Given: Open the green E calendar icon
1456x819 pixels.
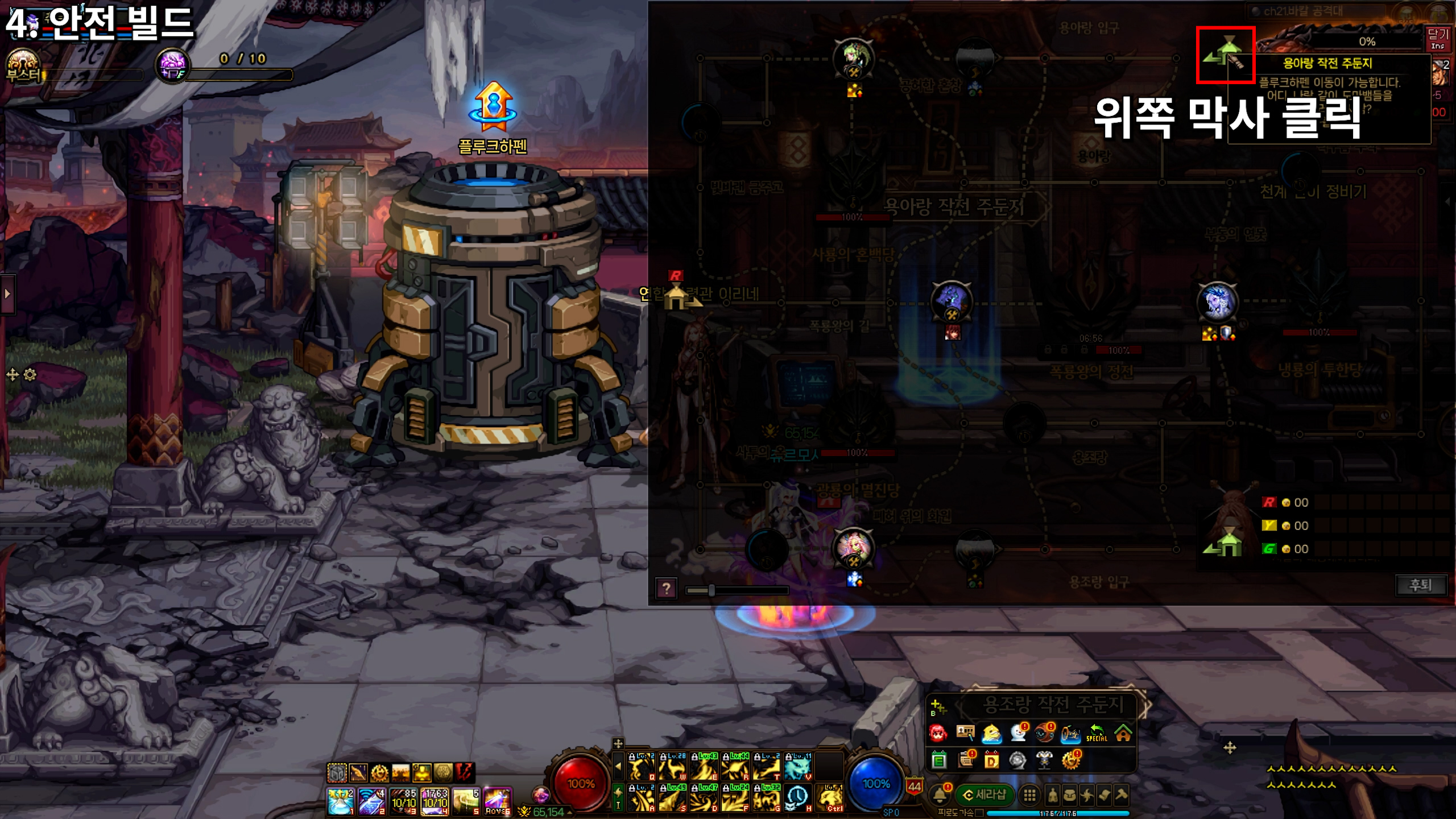Looking at the screenshot, I should [x=939, y=760].
